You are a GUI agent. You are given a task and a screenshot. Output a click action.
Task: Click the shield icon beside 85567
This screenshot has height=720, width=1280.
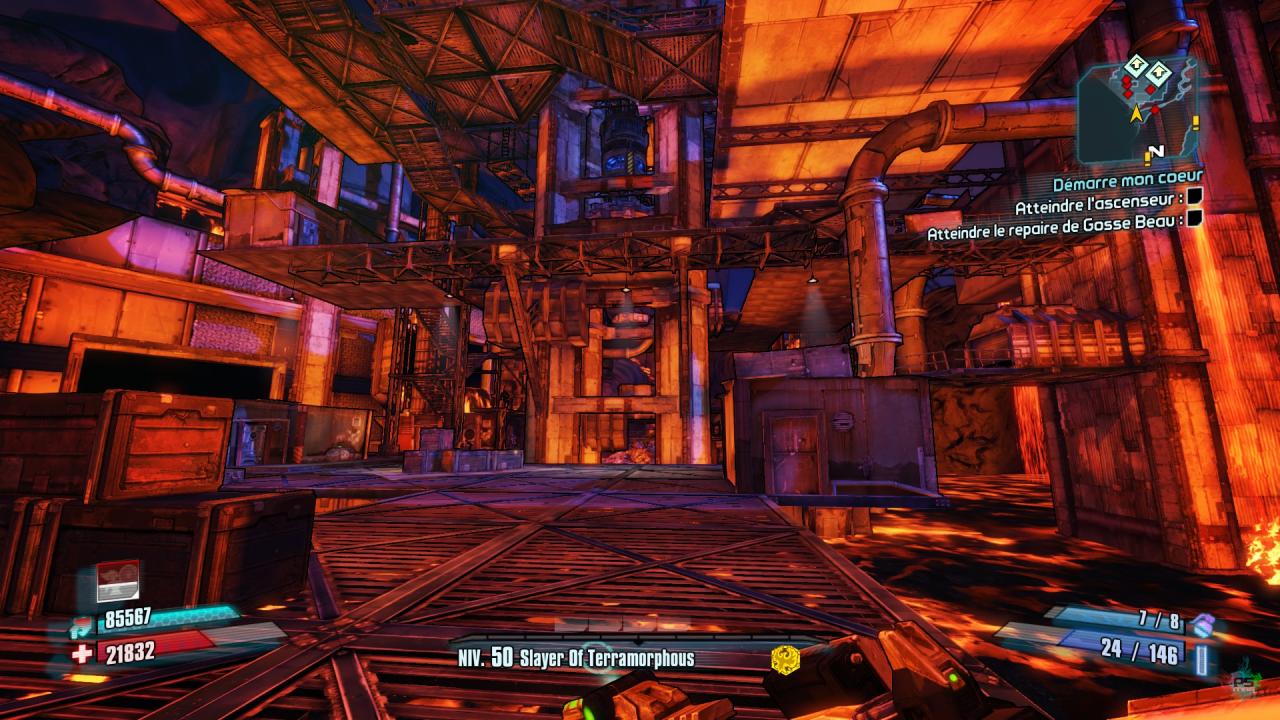(80, 627)
